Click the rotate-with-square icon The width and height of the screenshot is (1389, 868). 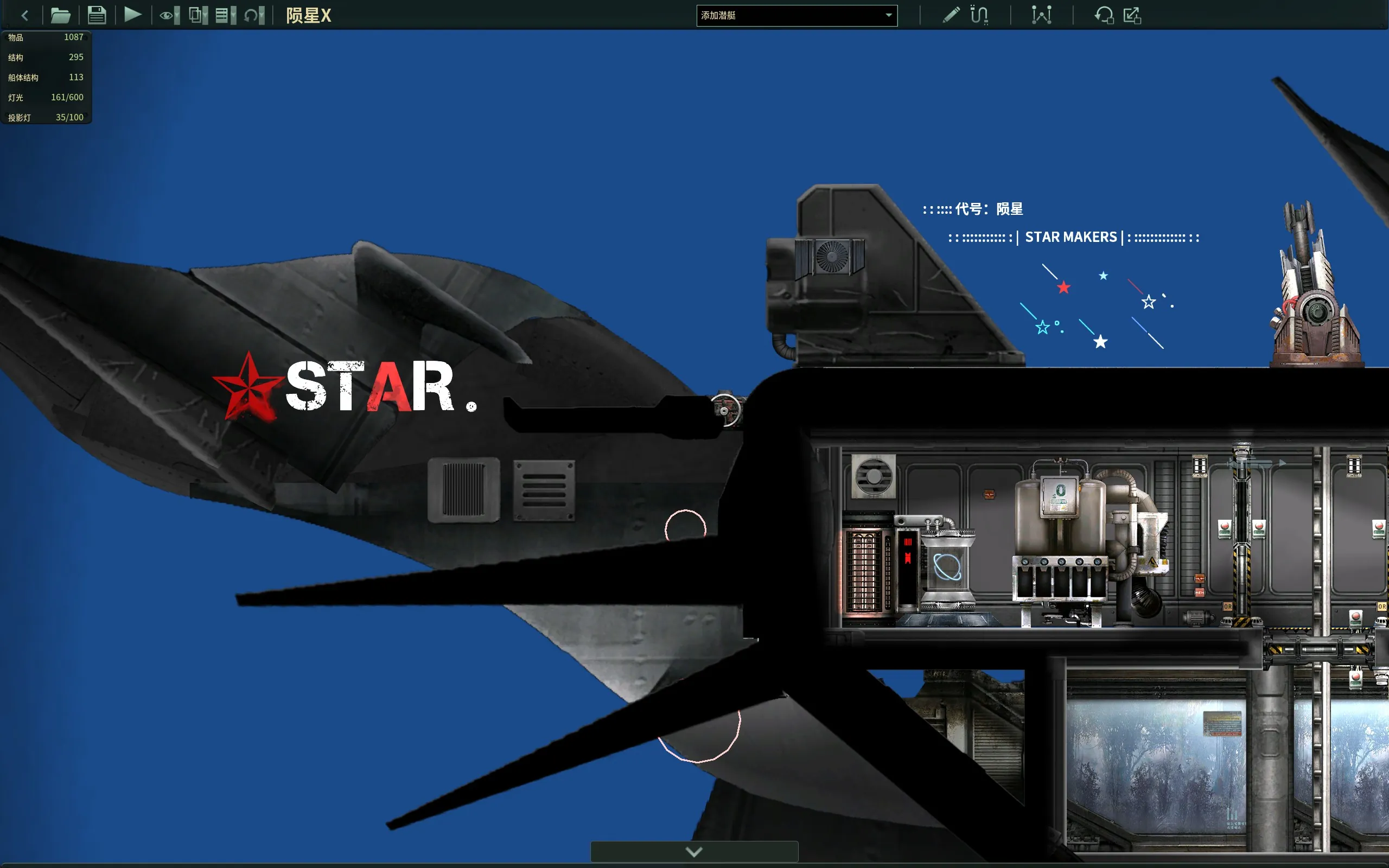(1103, 15)
